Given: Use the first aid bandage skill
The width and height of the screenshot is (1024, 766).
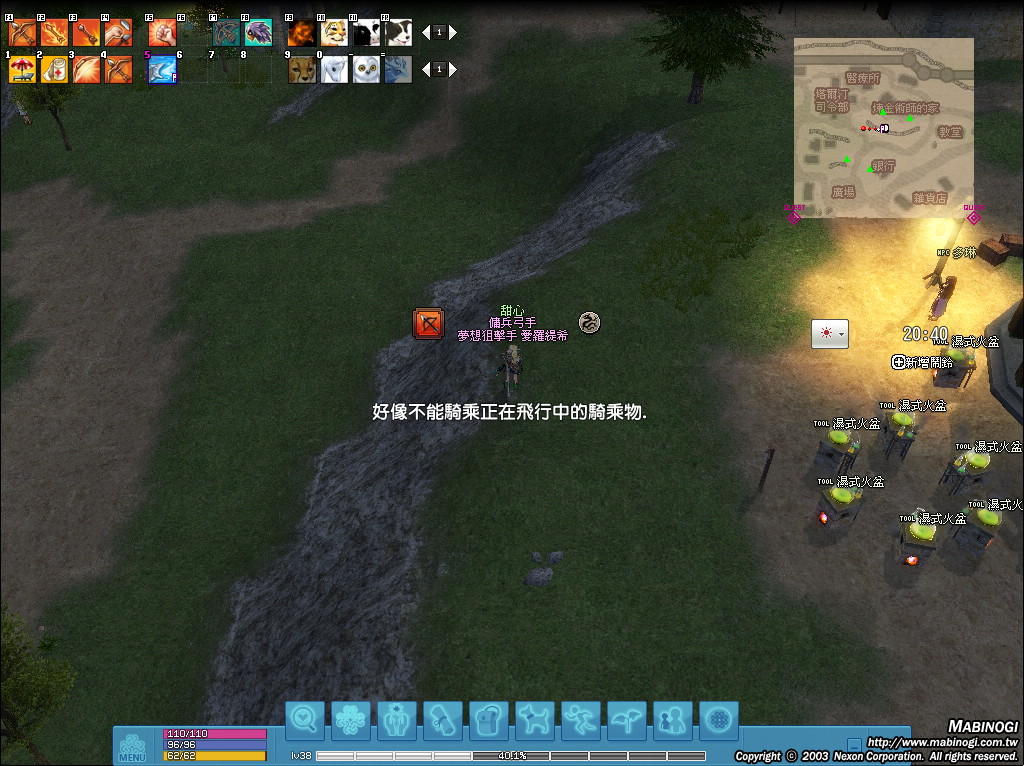Looking at the screenshot, I should tap(54, 69).
